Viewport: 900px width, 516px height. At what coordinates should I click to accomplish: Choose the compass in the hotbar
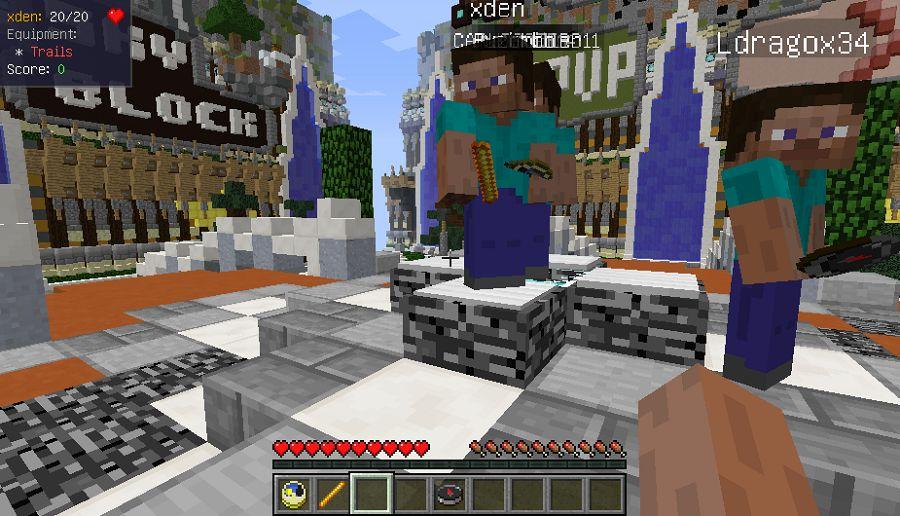(x=449, y=494)
